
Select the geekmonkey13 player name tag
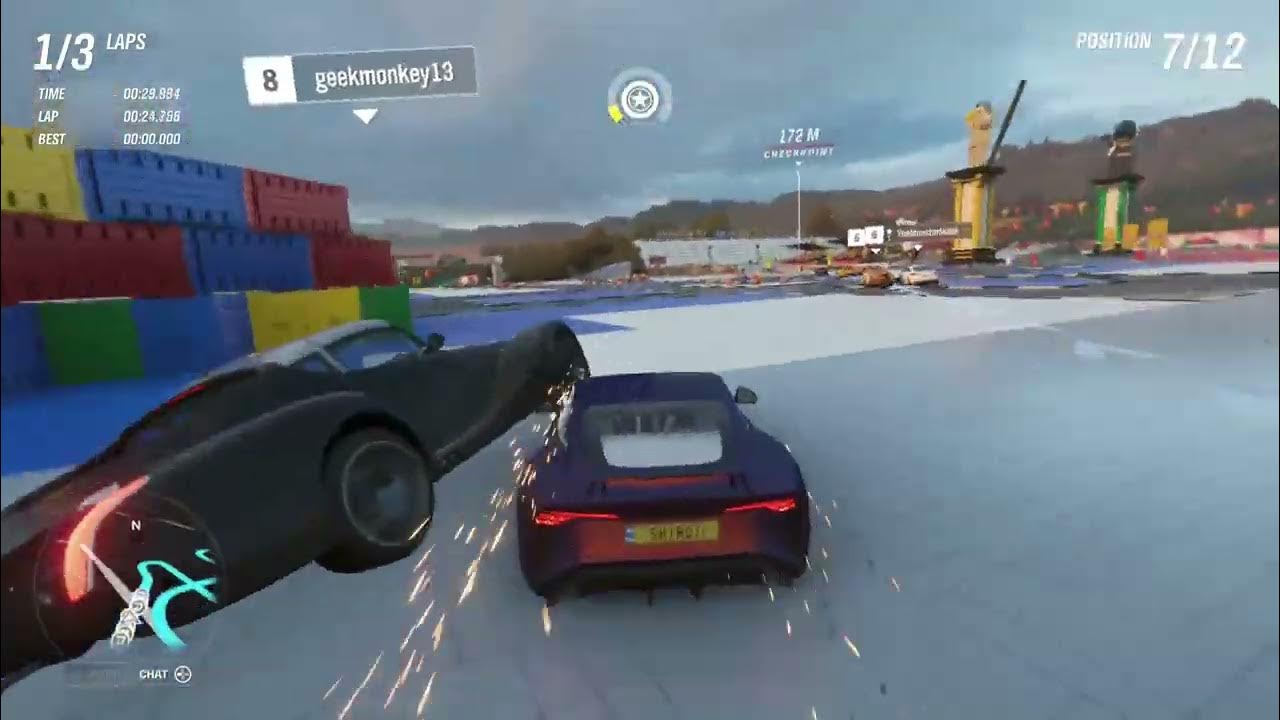pos(360,76)
